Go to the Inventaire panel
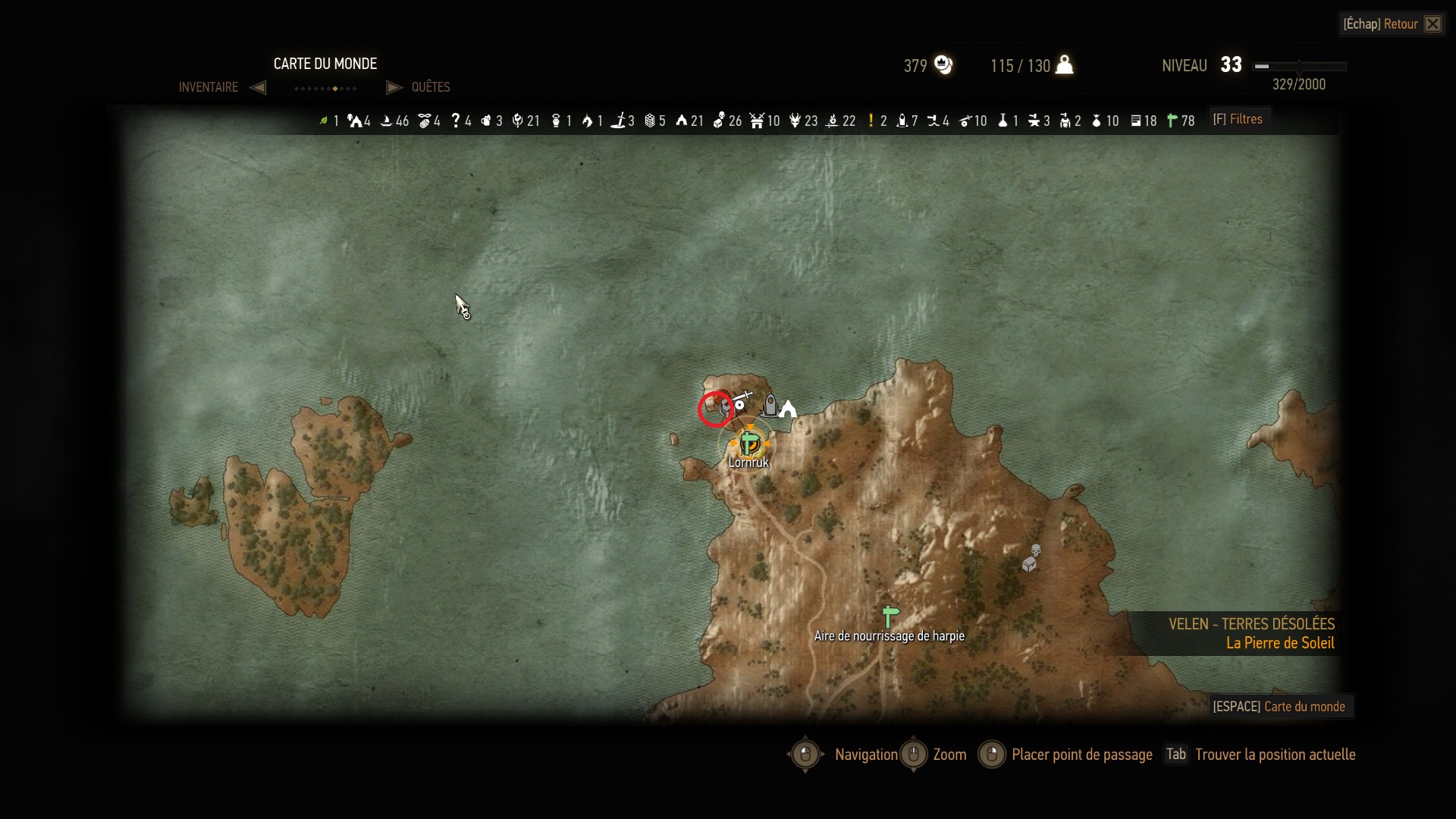The image size is (1456, 819). pos(209,87)
